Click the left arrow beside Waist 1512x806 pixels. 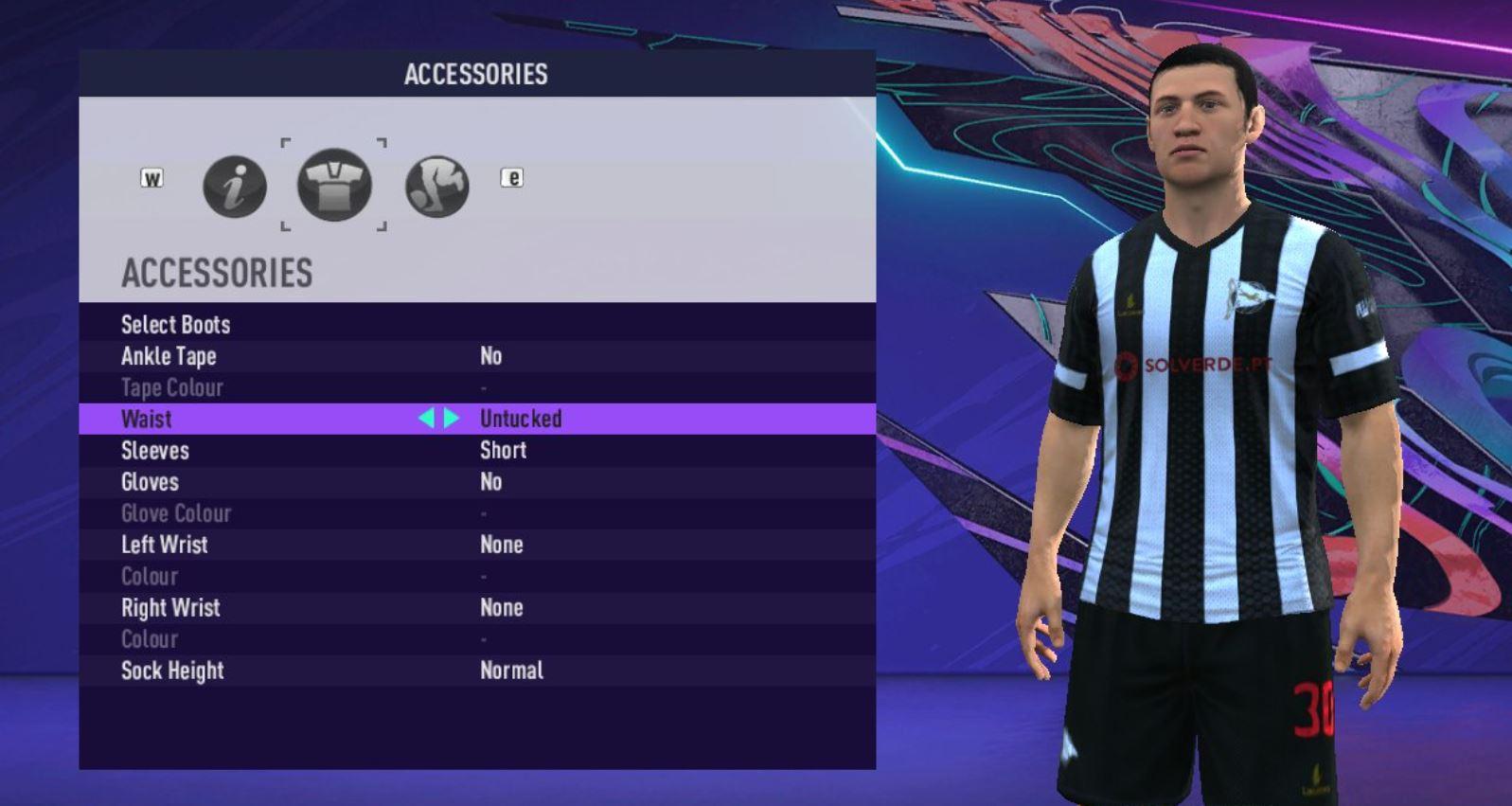[426, 419]
